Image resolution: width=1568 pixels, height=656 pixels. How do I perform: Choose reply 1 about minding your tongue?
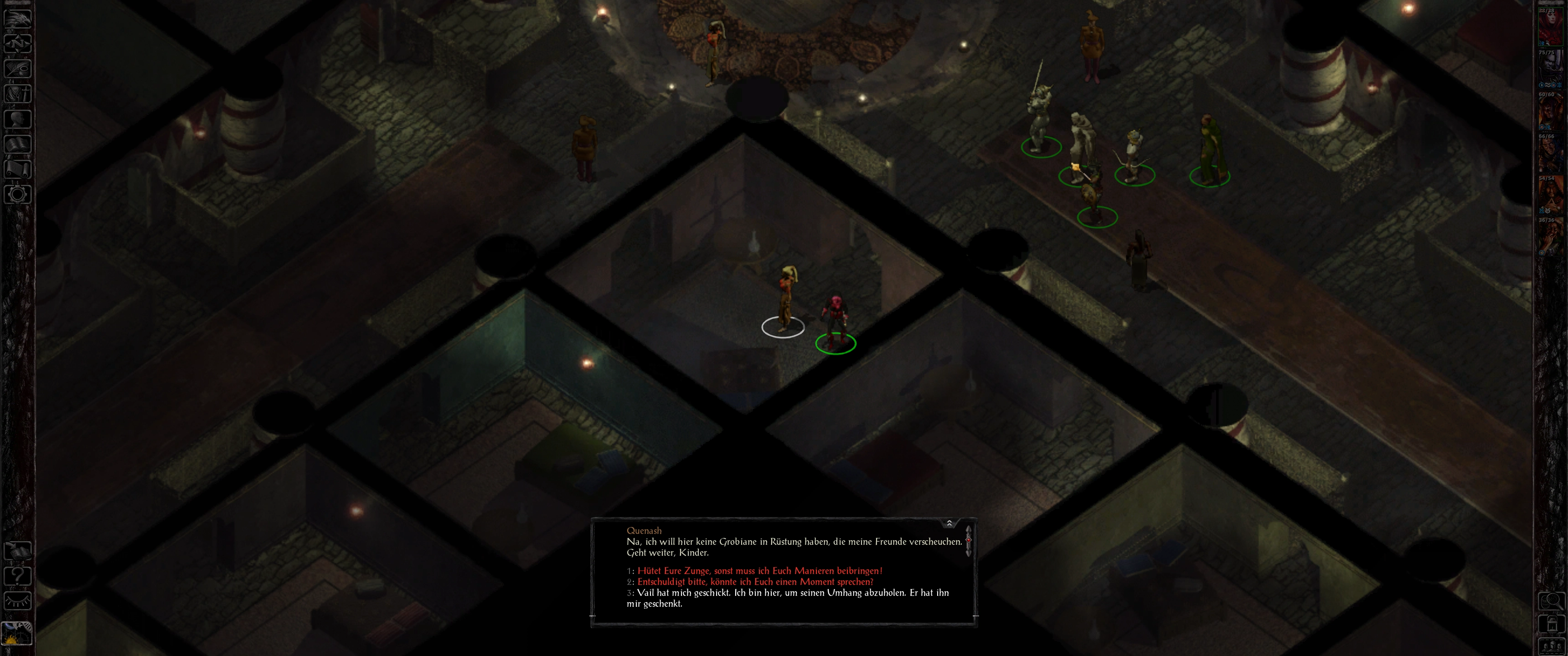pyautogui.click(x=759, y=571)
